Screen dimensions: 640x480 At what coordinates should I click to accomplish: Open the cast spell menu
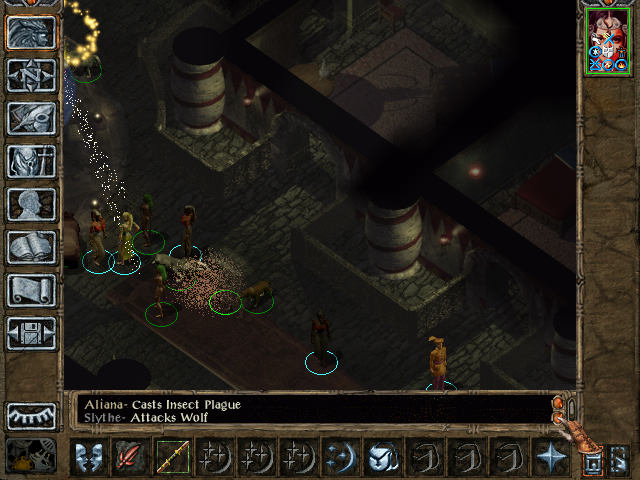tap(341, 457)
